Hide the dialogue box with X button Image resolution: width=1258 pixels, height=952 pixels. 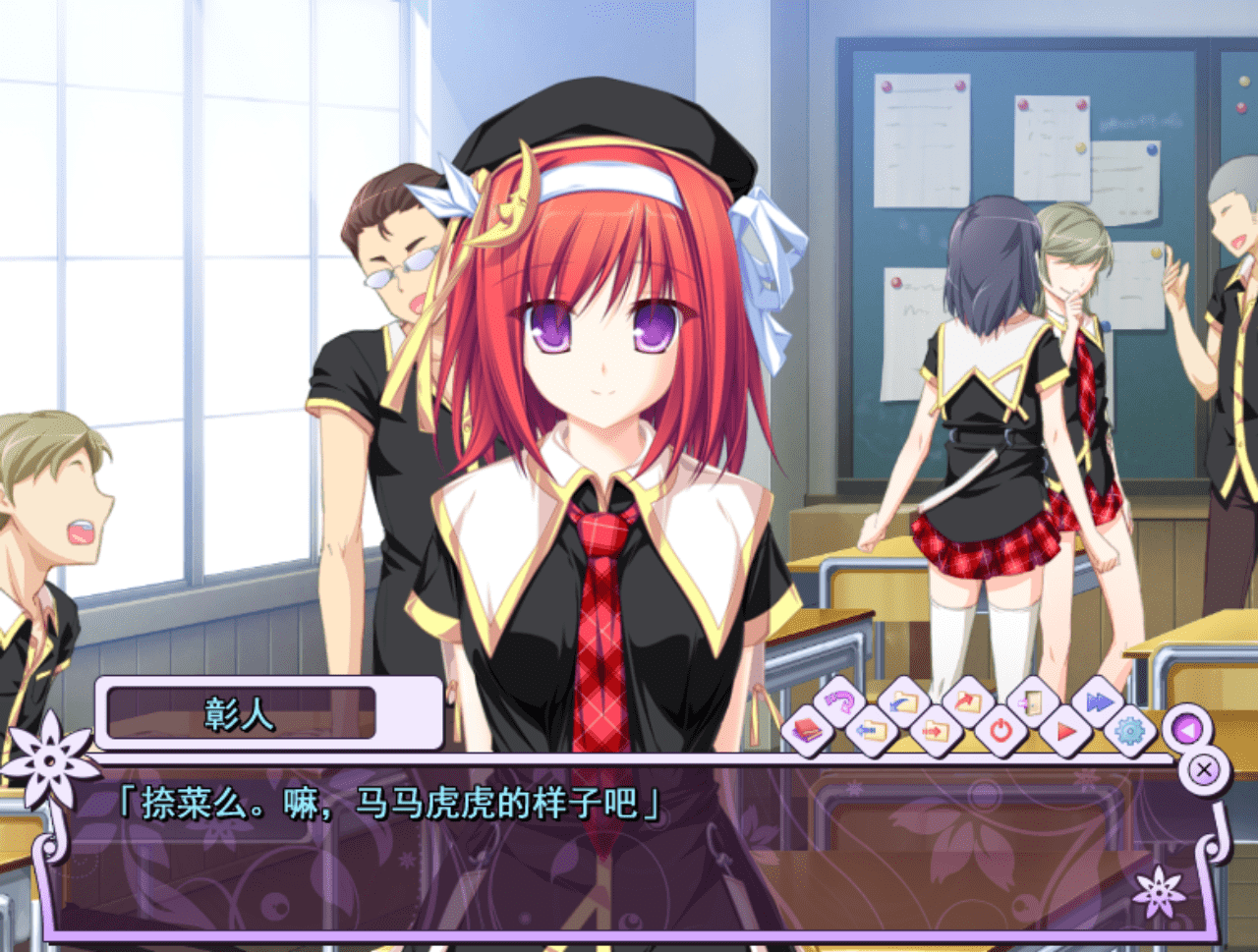1204,770
